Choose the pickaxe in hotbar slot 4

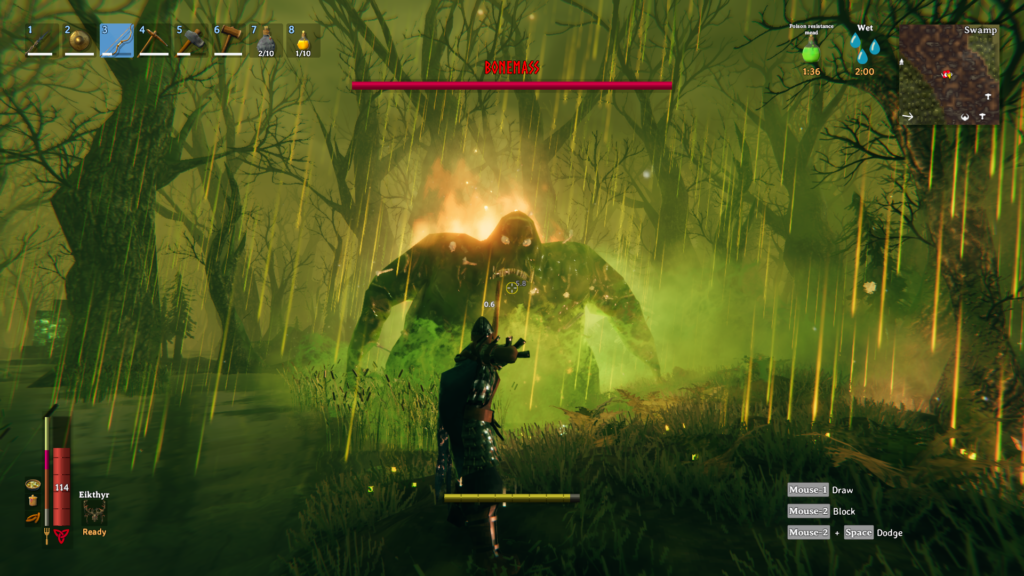pos(154,41)
